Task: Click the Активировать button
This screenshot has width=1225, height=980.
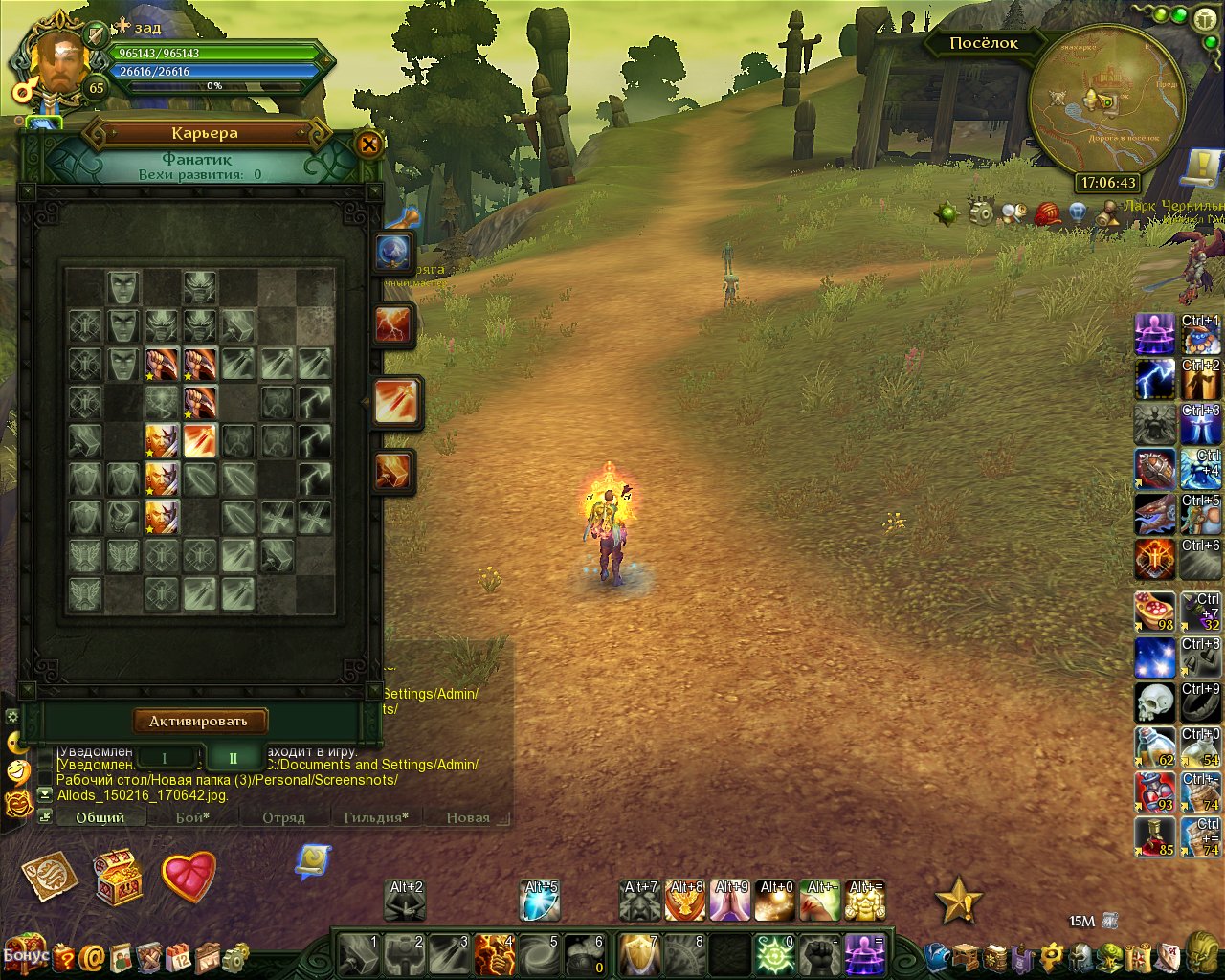Action: point(199,721)
